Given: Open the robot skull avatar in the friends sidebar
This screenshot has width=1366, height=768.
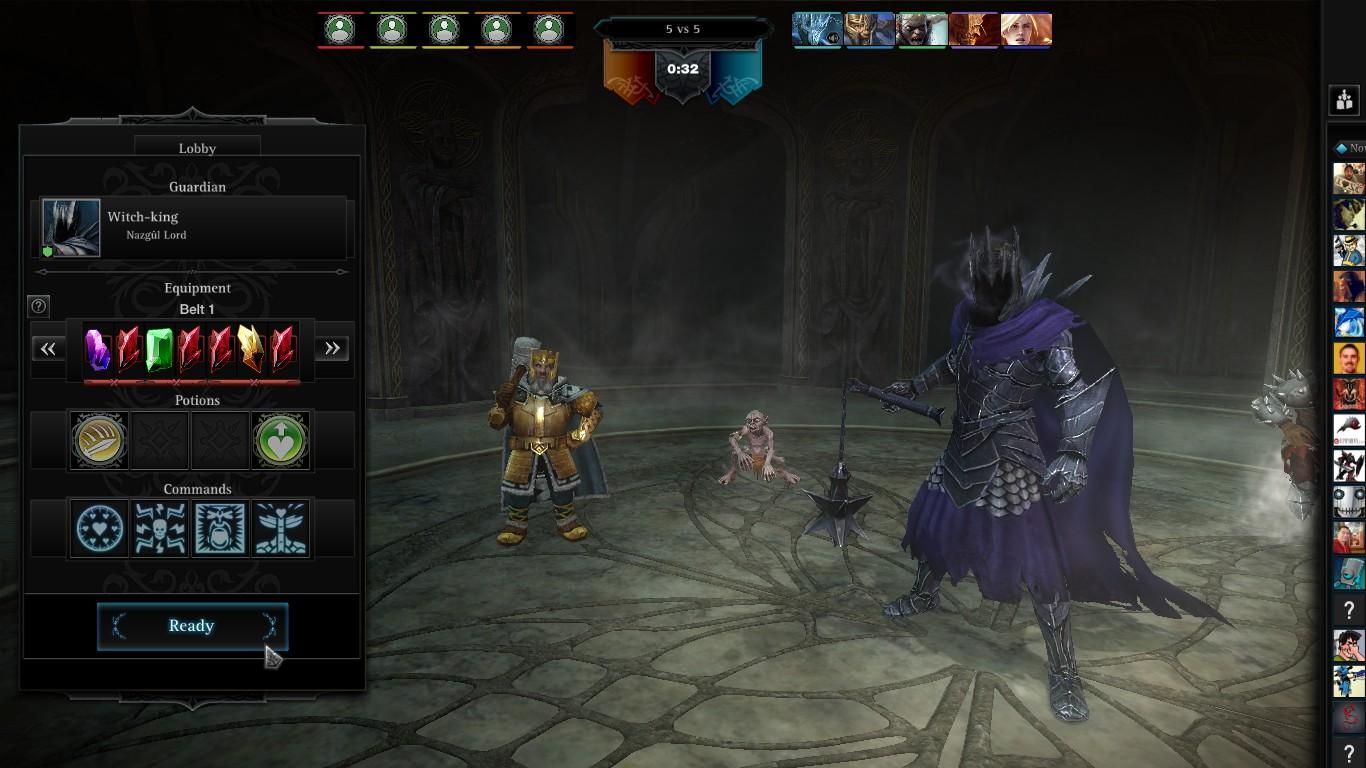Looking at the screenshot, I should pos(1348,502).
